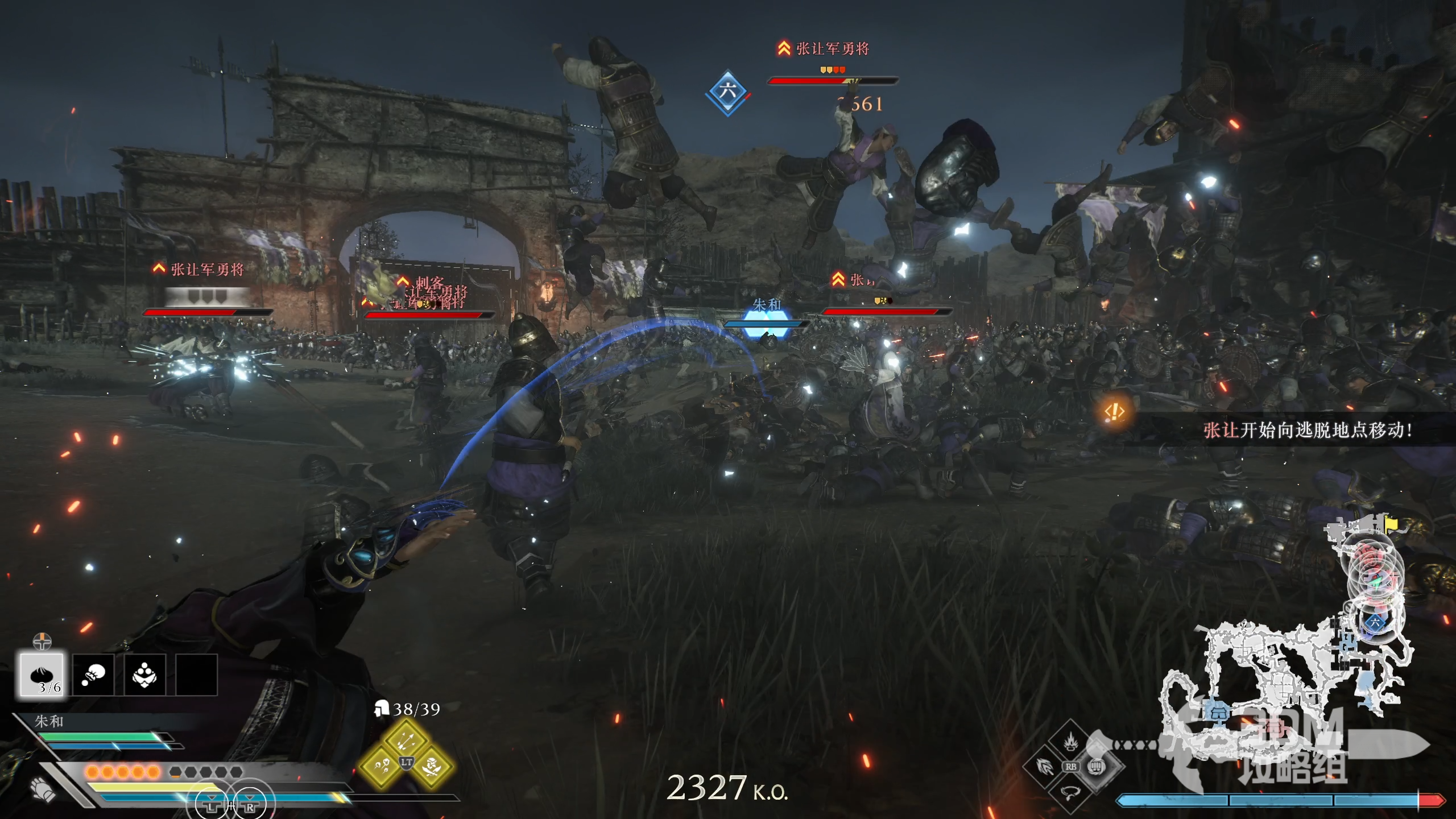This screenshot has height=819, width=1456.
Task: Use the whirlwind ring battle art
Action: click(x=1070, y=792)
